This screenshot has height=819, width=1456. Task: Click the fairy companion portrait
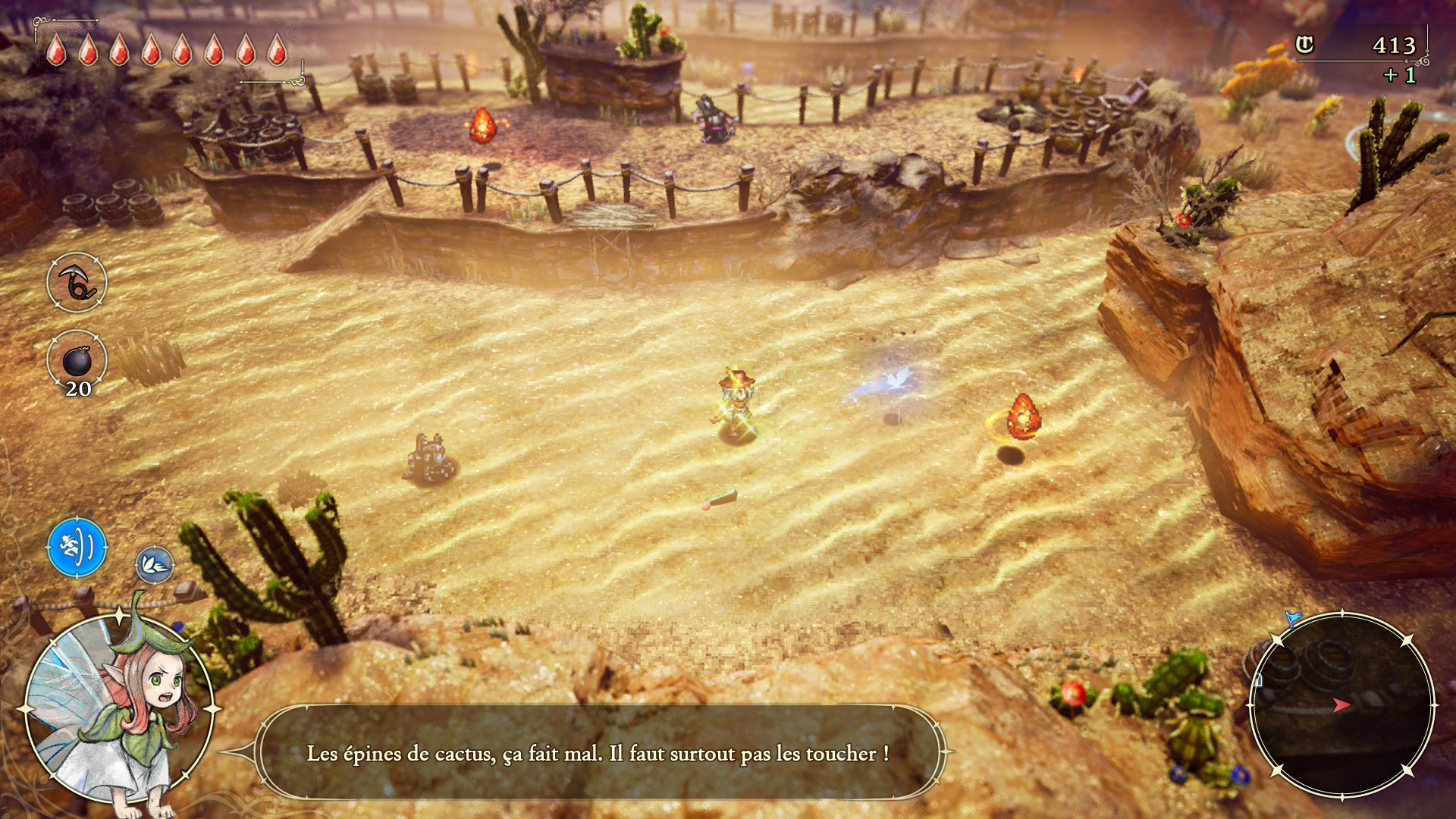118,709
